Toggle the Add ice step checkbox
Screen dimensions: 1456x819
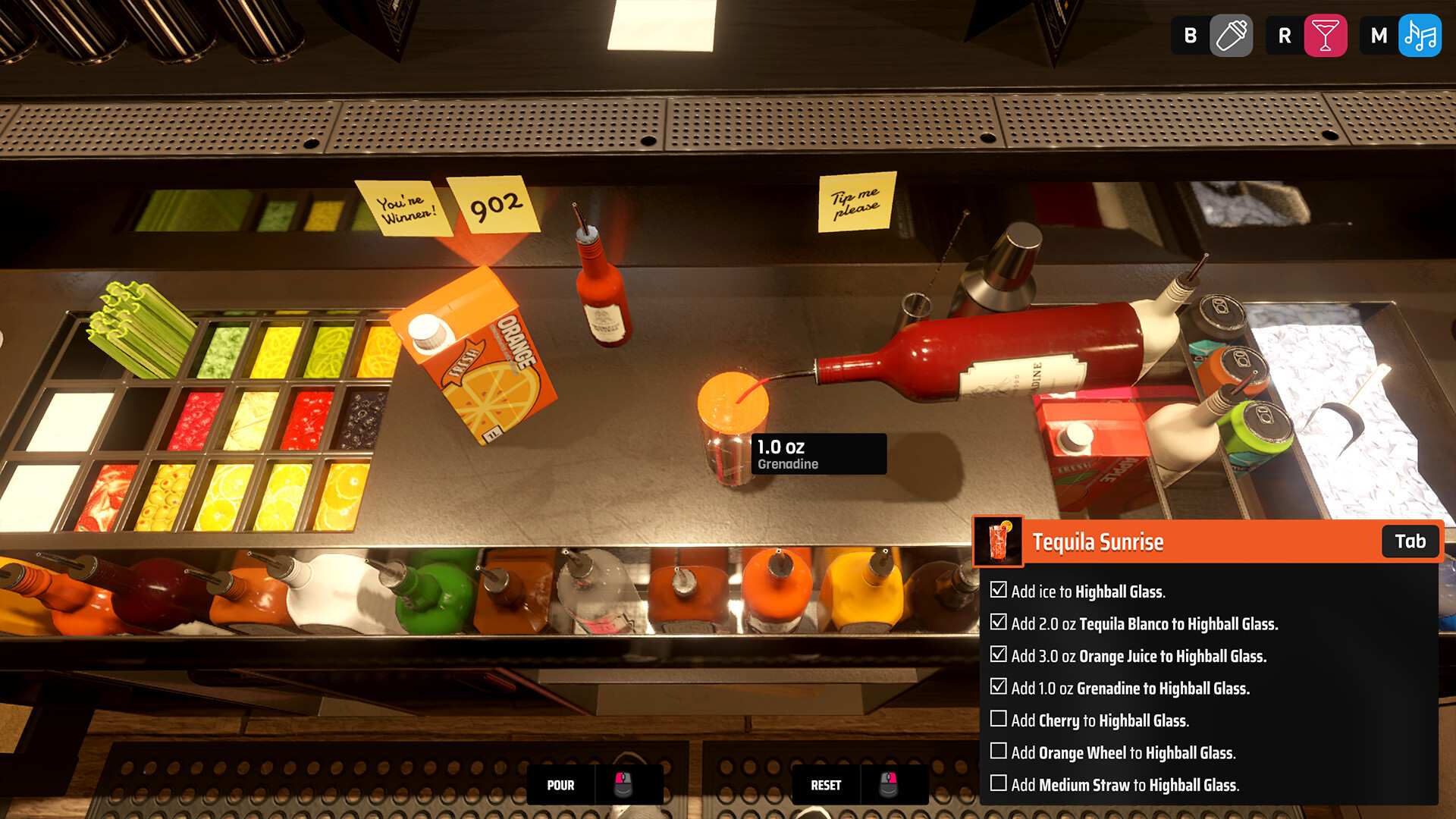point(999,590)
